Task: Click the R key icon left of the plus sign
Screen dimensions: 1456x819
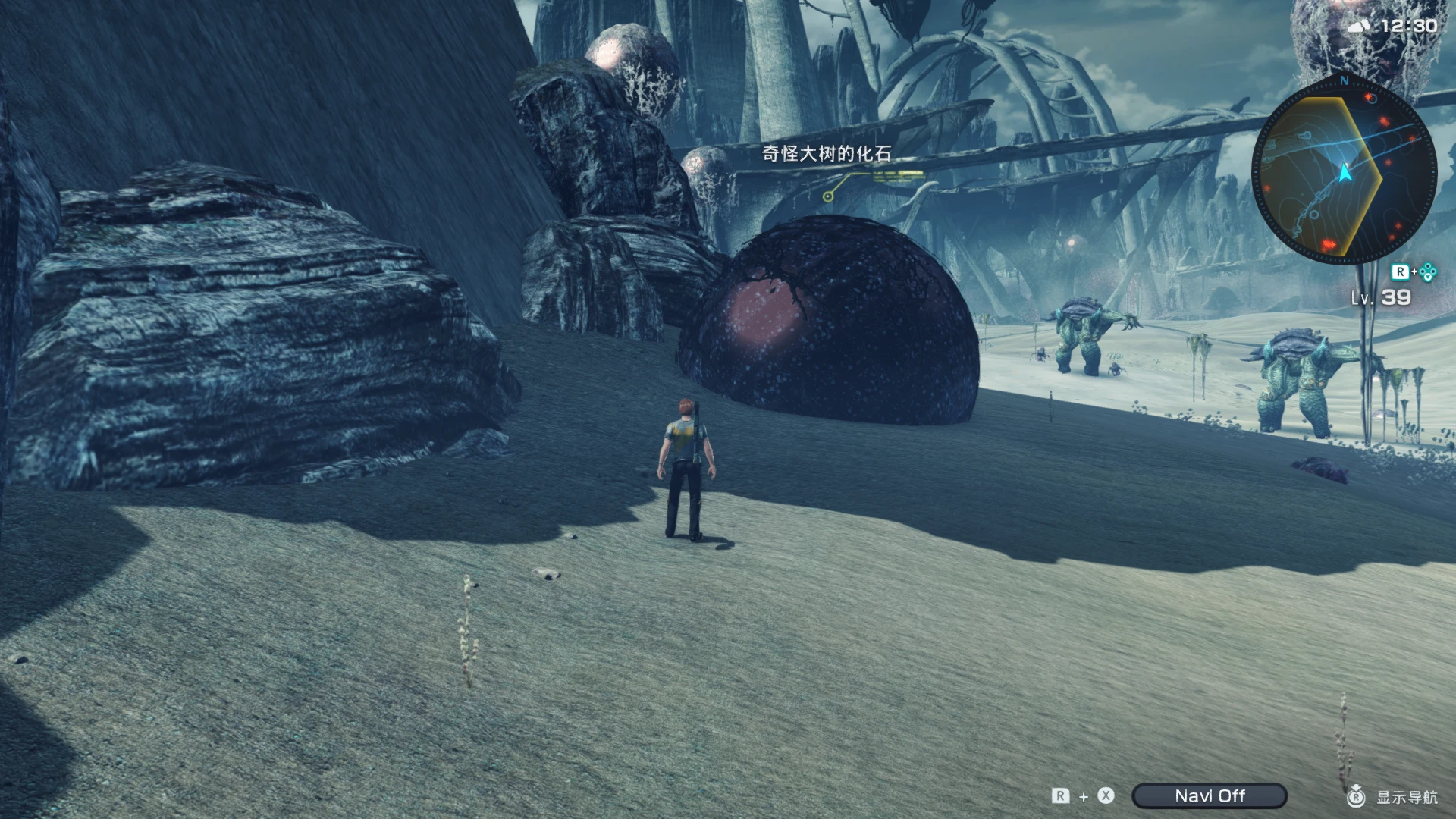Action: pos(1059,796)
